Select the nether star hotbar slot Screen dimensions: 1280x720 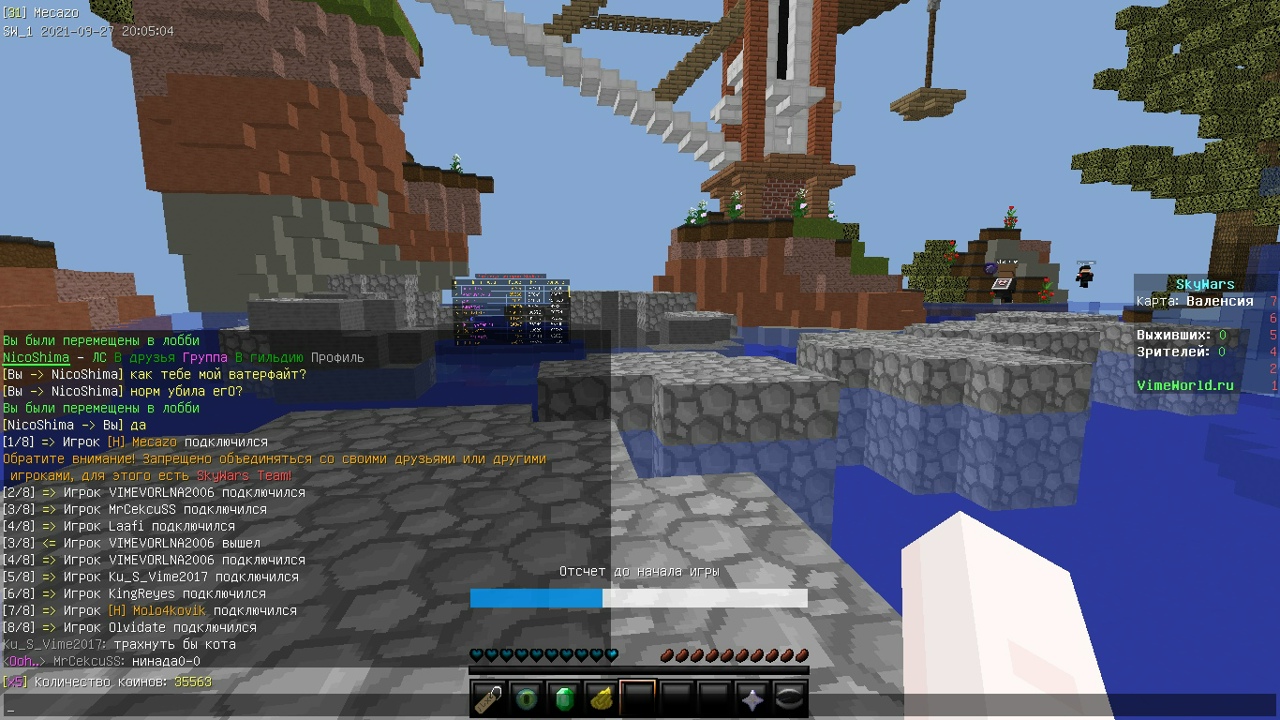pyautogui.click(x=751, y=697)
